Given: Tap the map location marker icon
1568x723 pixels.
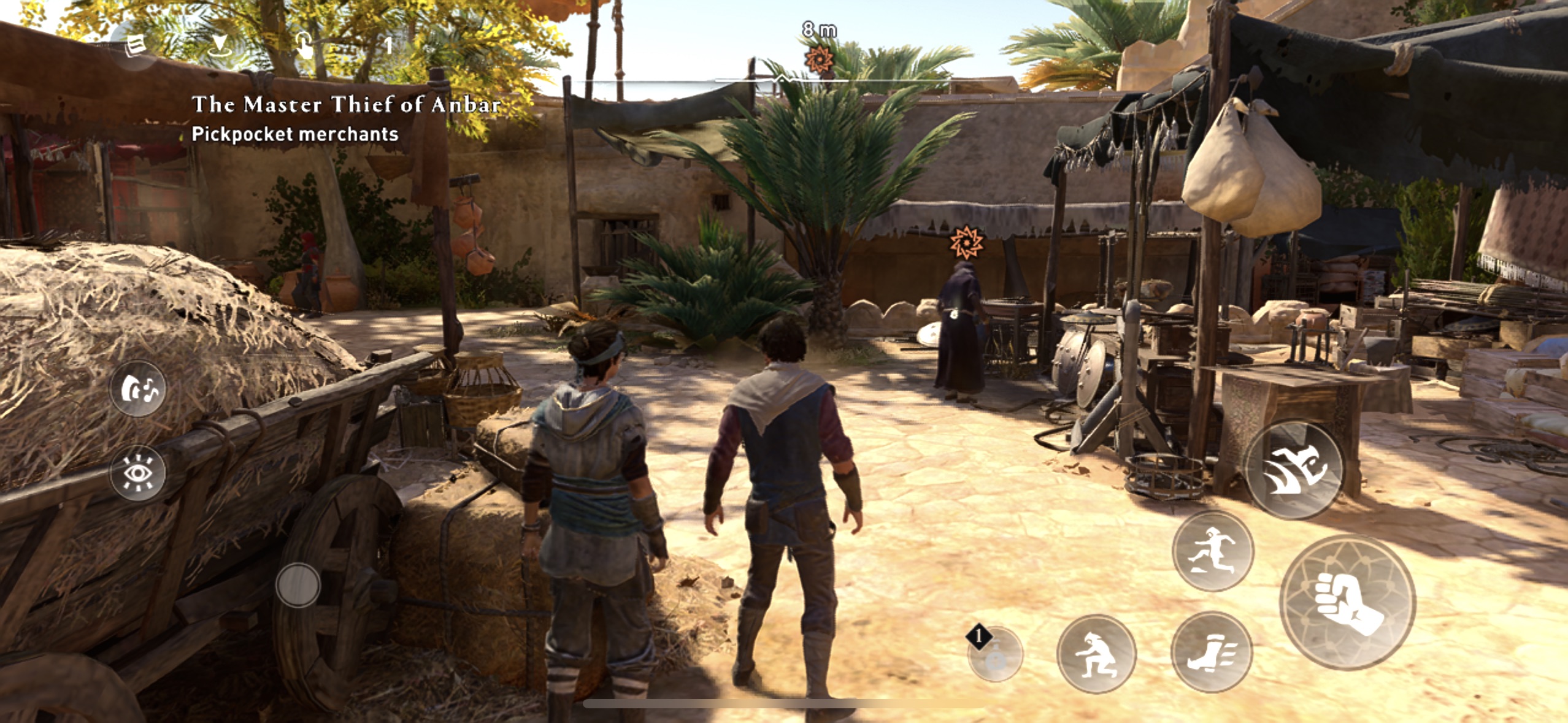Looking at the screenshot, I should (x=219, y=45).
